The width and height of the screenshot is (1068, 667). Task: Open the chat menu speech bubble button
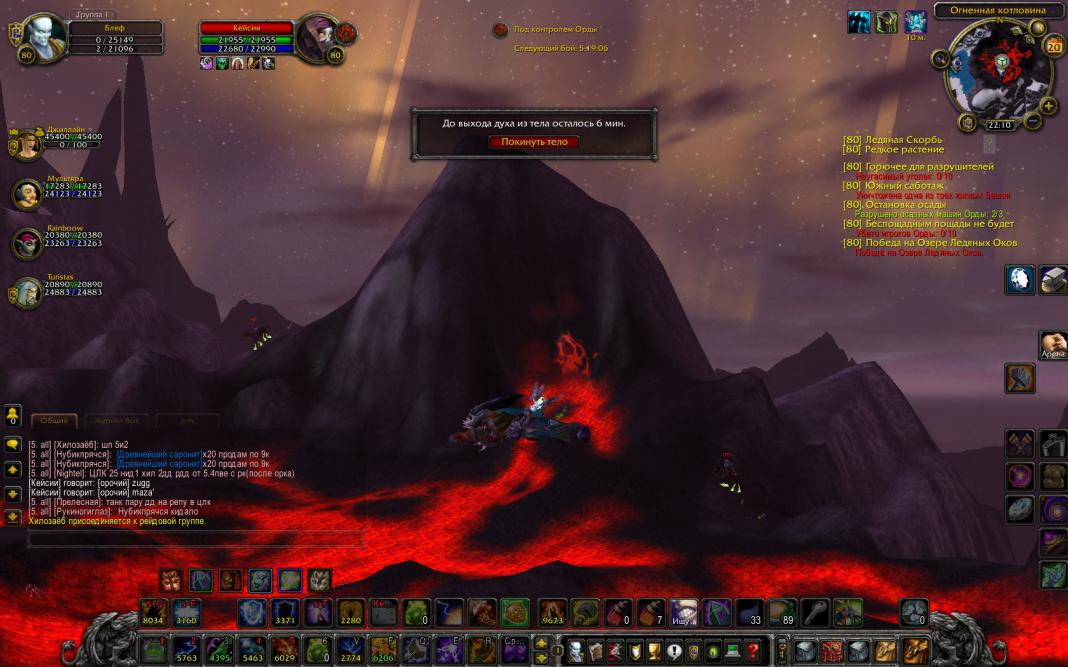coord(13,443)
